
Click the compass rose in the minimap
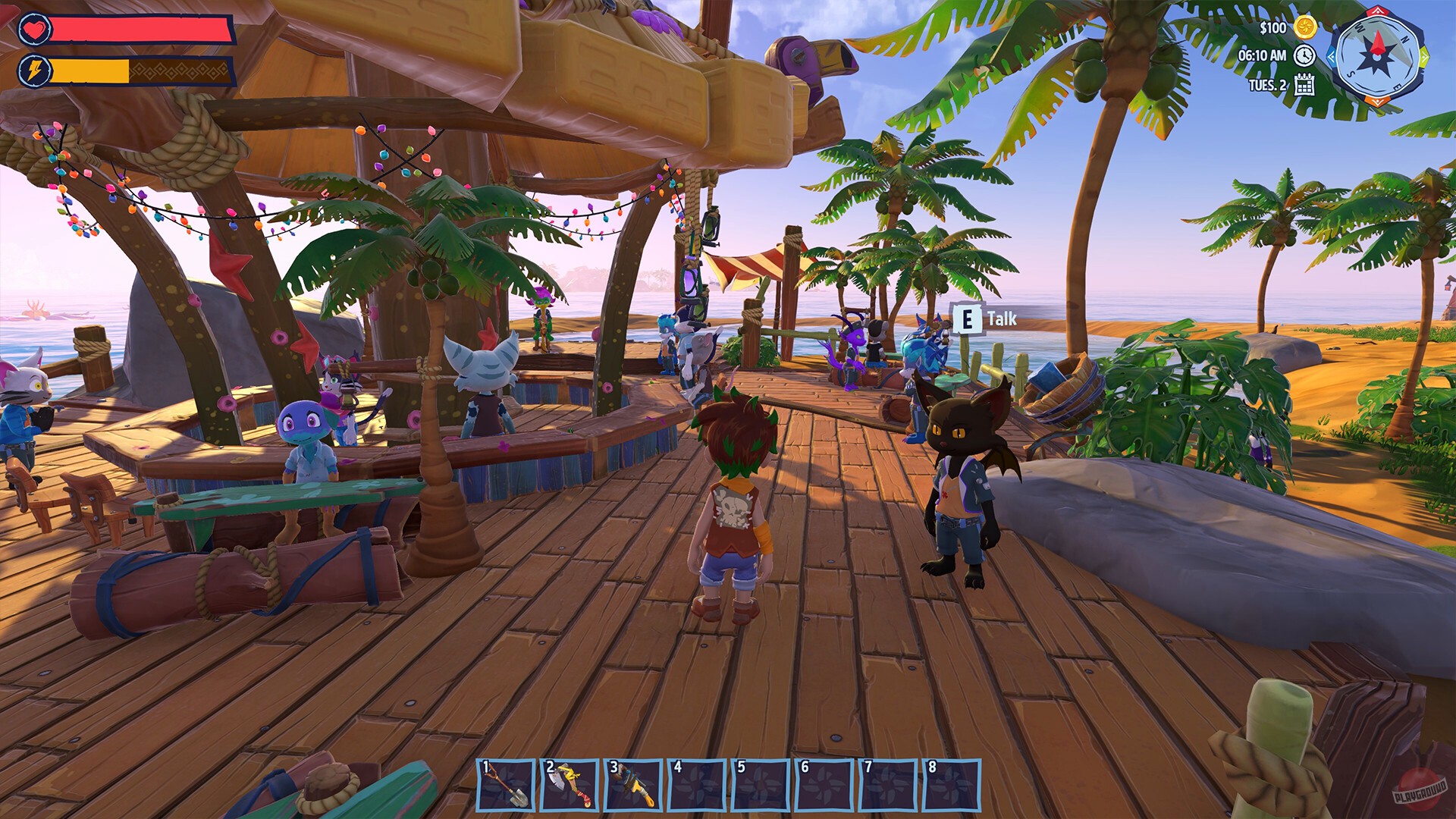(1377, 58)
